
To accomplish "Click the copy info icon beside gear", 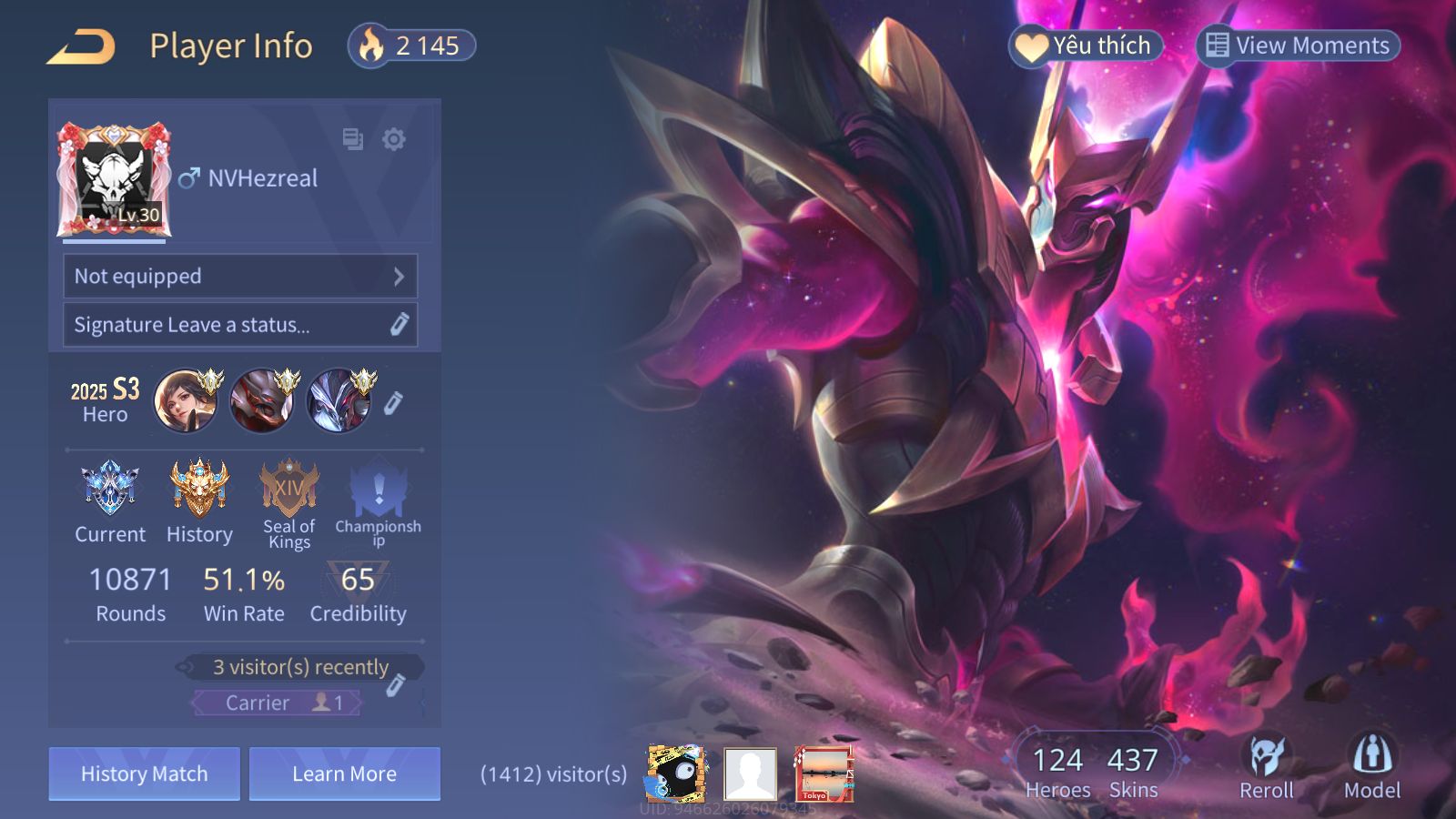I will pos(352,139).
